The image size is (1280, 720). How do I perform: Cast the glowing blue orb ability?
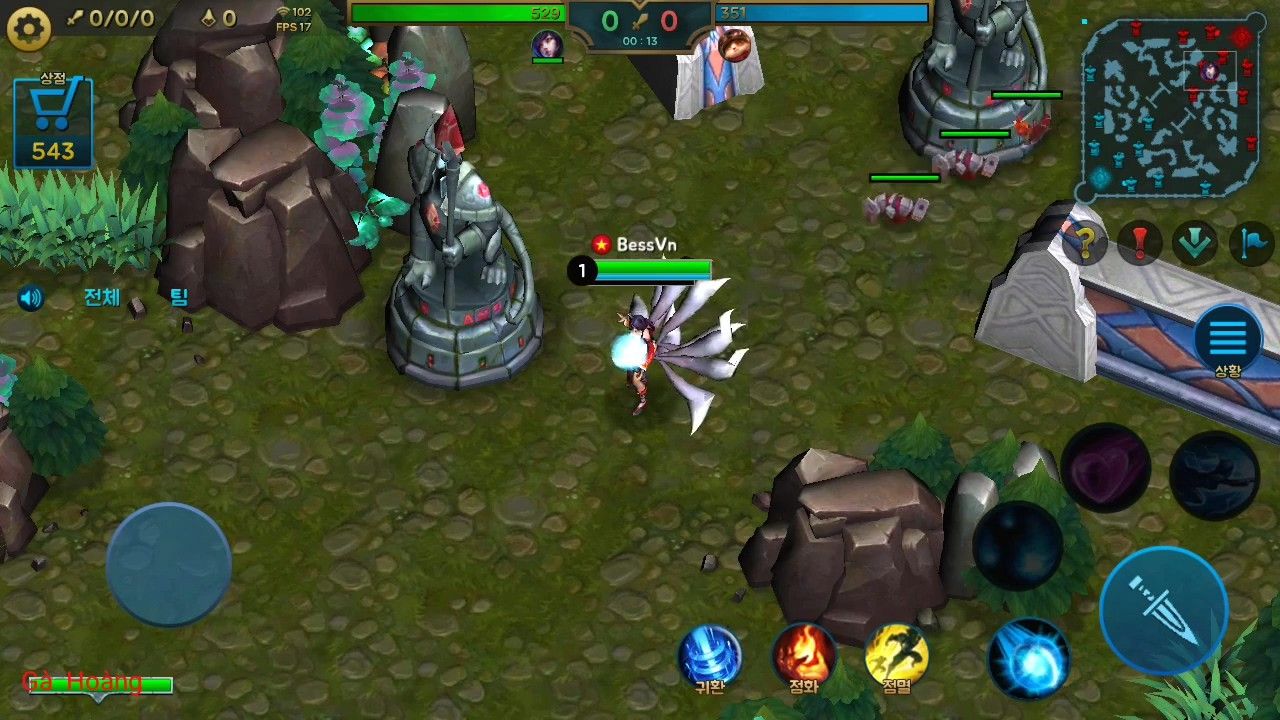(1028, 658)
